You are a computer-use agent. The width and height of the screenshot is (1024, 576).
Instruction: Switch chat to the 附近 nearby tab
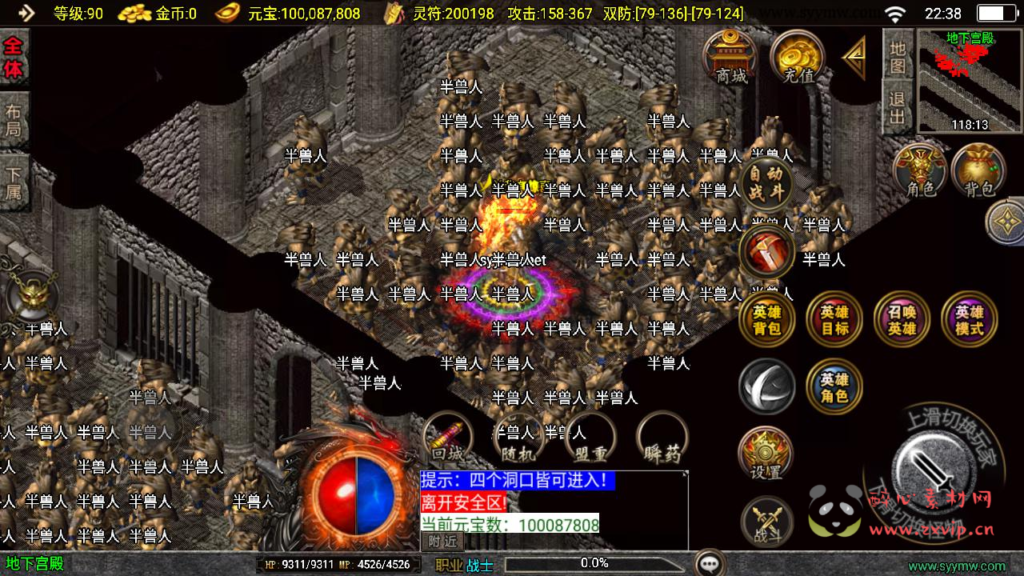pyautogui.click(x=444, y=540)
